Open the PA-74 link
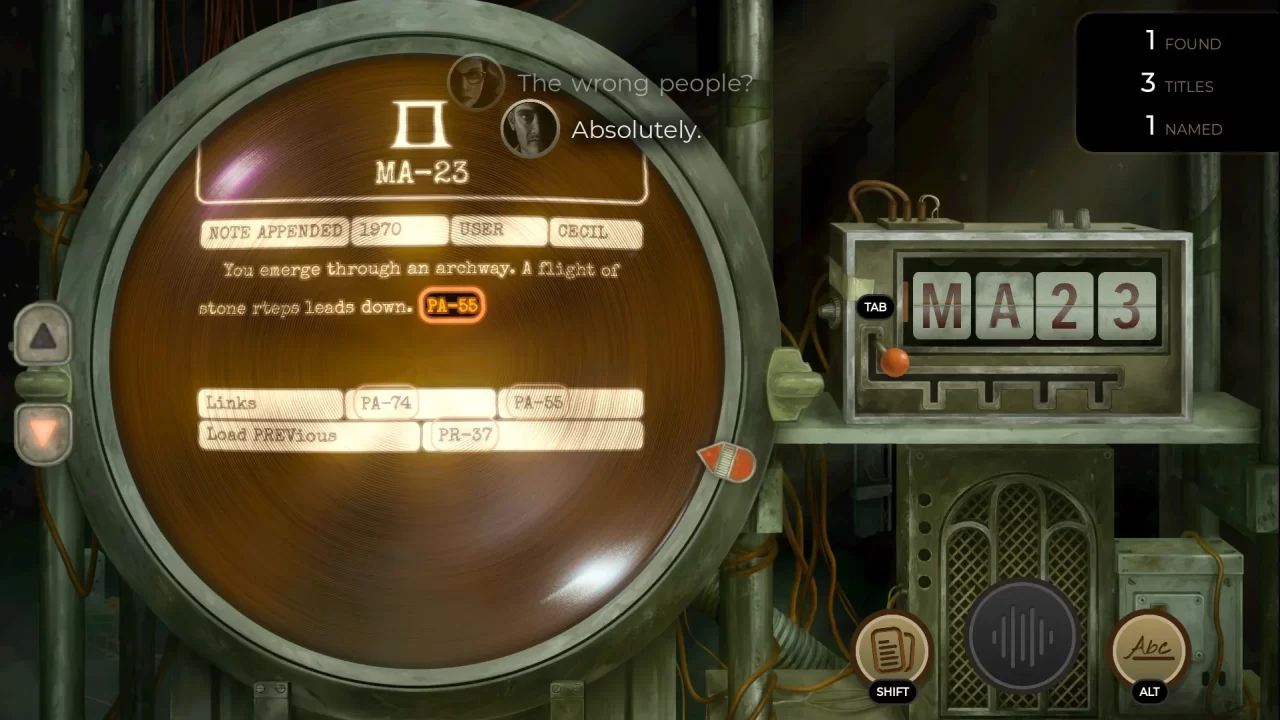The width and height of the screenshot is (1280, 720). pos(385,403)
